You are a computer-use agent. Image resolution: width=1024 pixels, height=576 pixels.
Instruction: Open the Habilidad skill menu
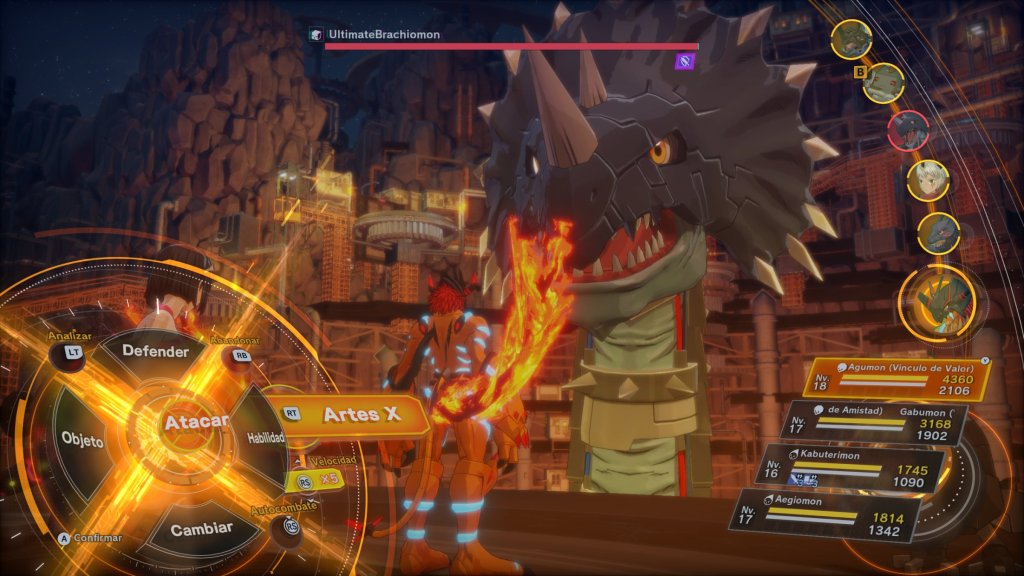pyautogui.click(x=266, y=437)
